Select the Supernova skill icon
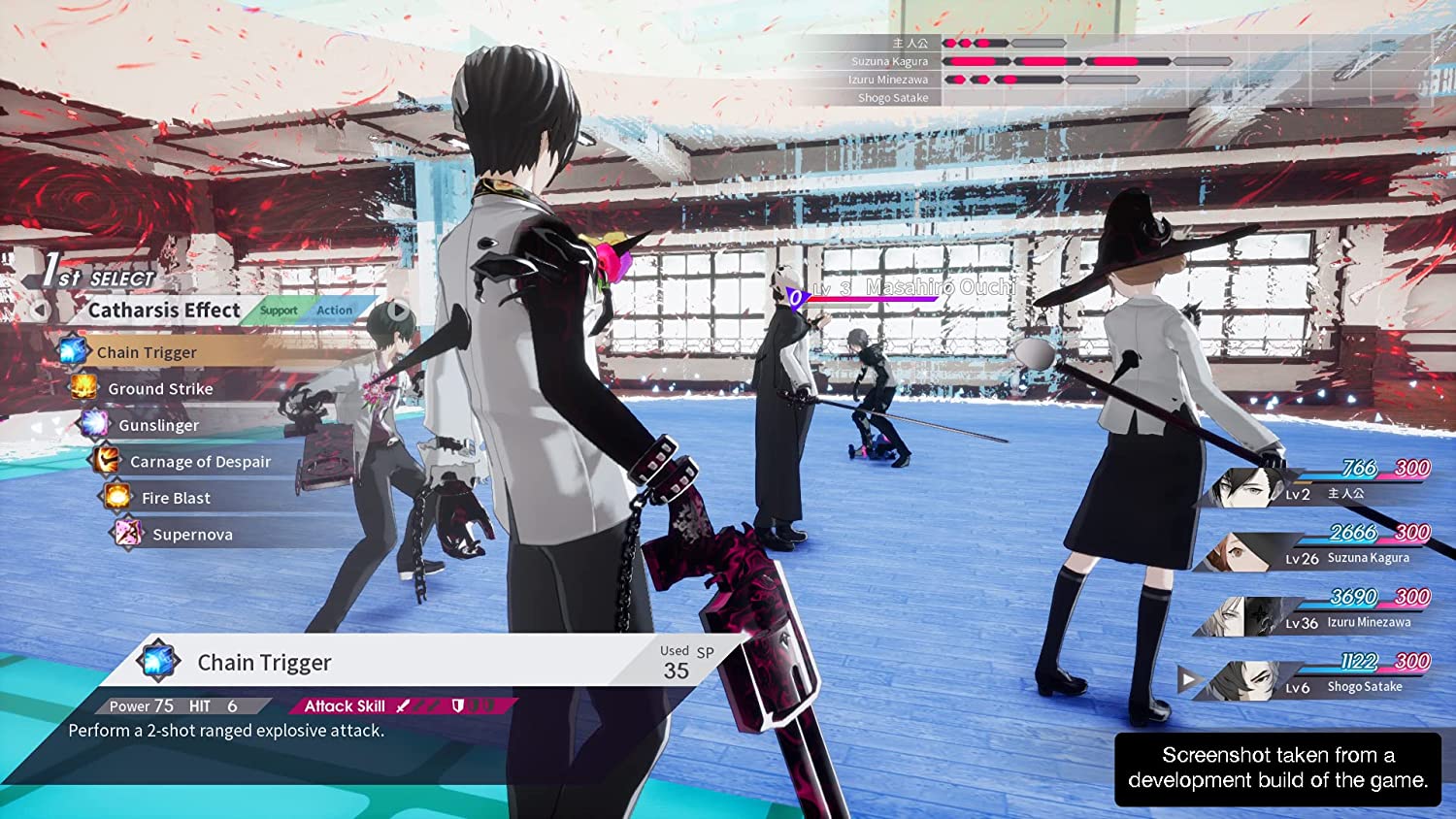1456x819 pixels. tap(126, 534)
